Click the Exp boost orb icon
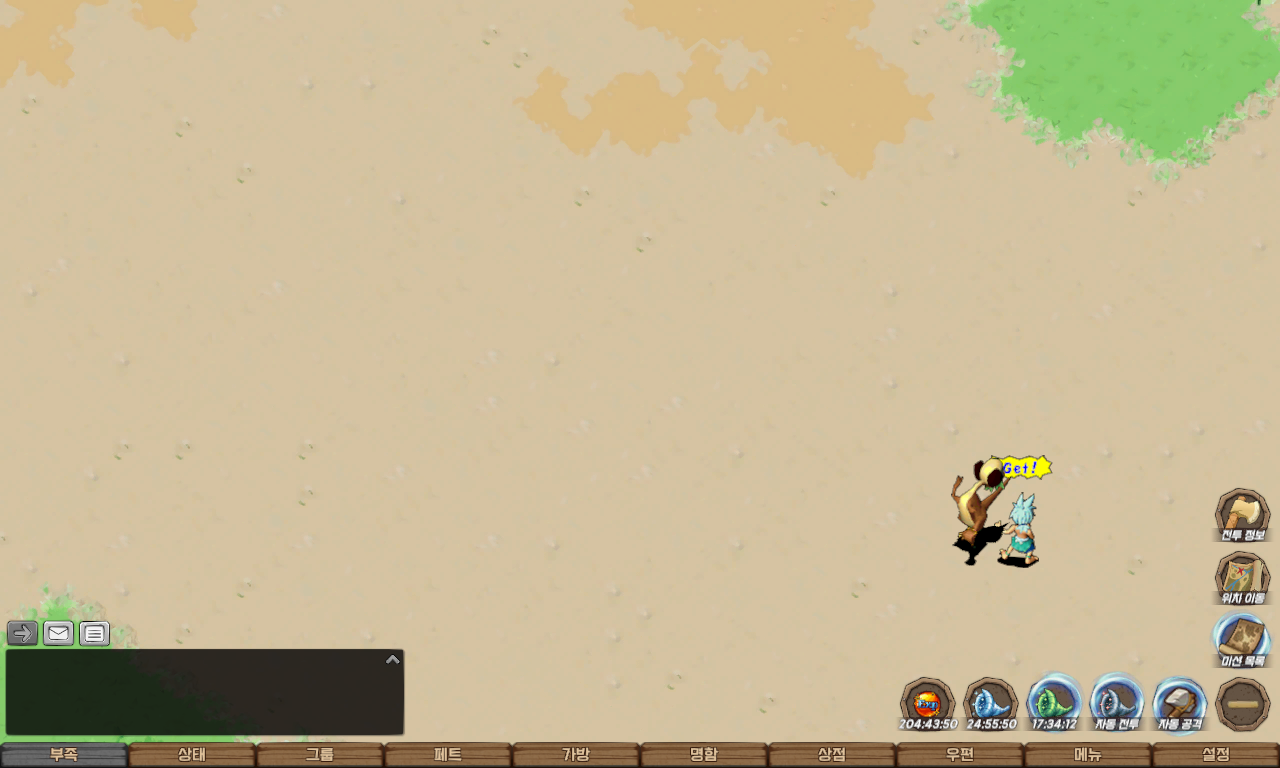The image size is (1280, 768). tap(927, 702)
